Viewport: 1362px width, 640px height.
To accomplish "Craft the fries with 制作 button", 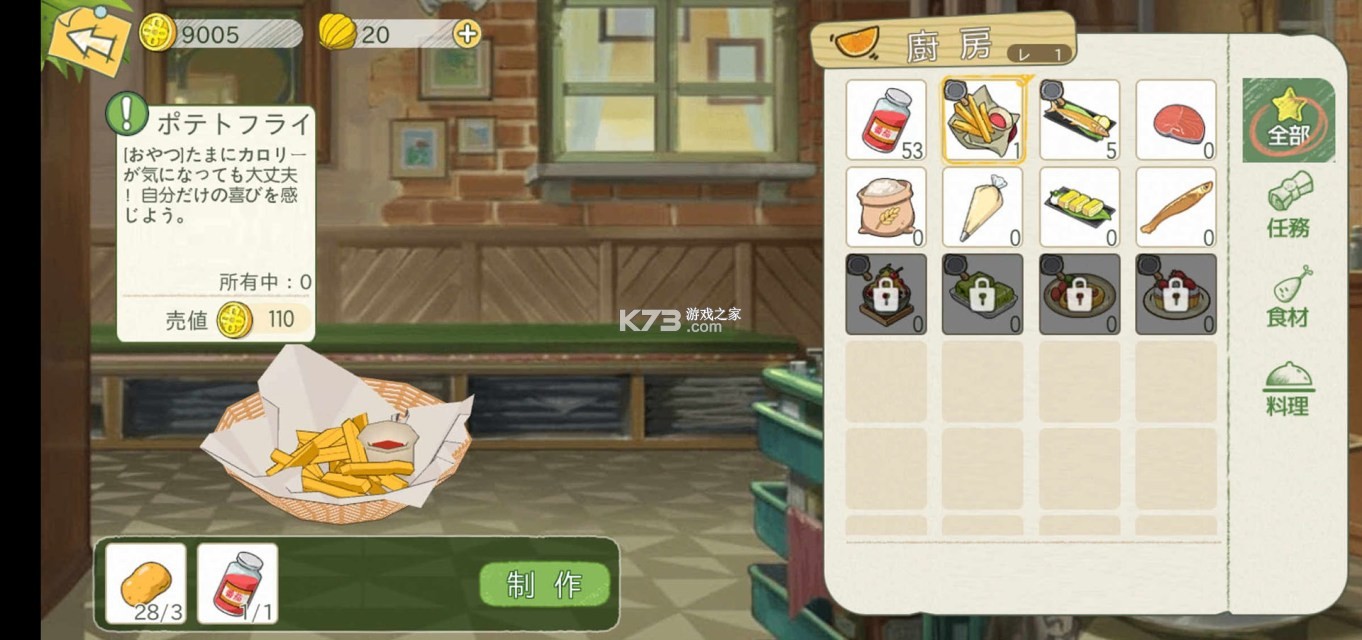I will coord(545,585).
